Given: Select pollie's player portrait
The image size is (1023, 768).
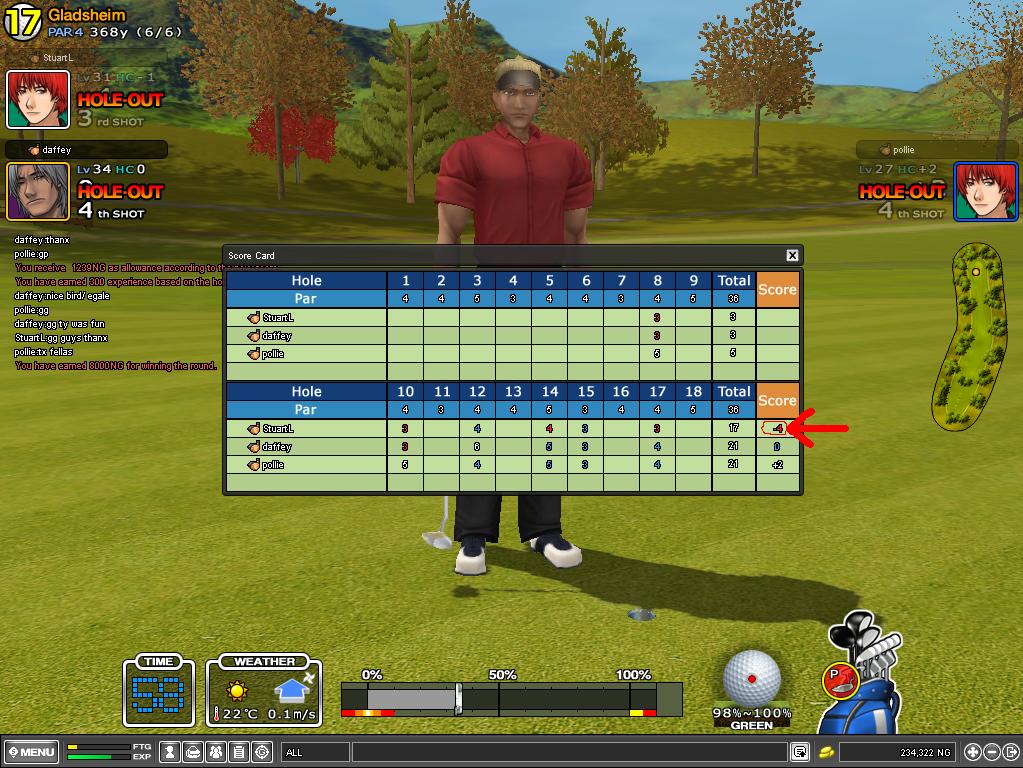Looking at the screenshot, I should (985, 190).
